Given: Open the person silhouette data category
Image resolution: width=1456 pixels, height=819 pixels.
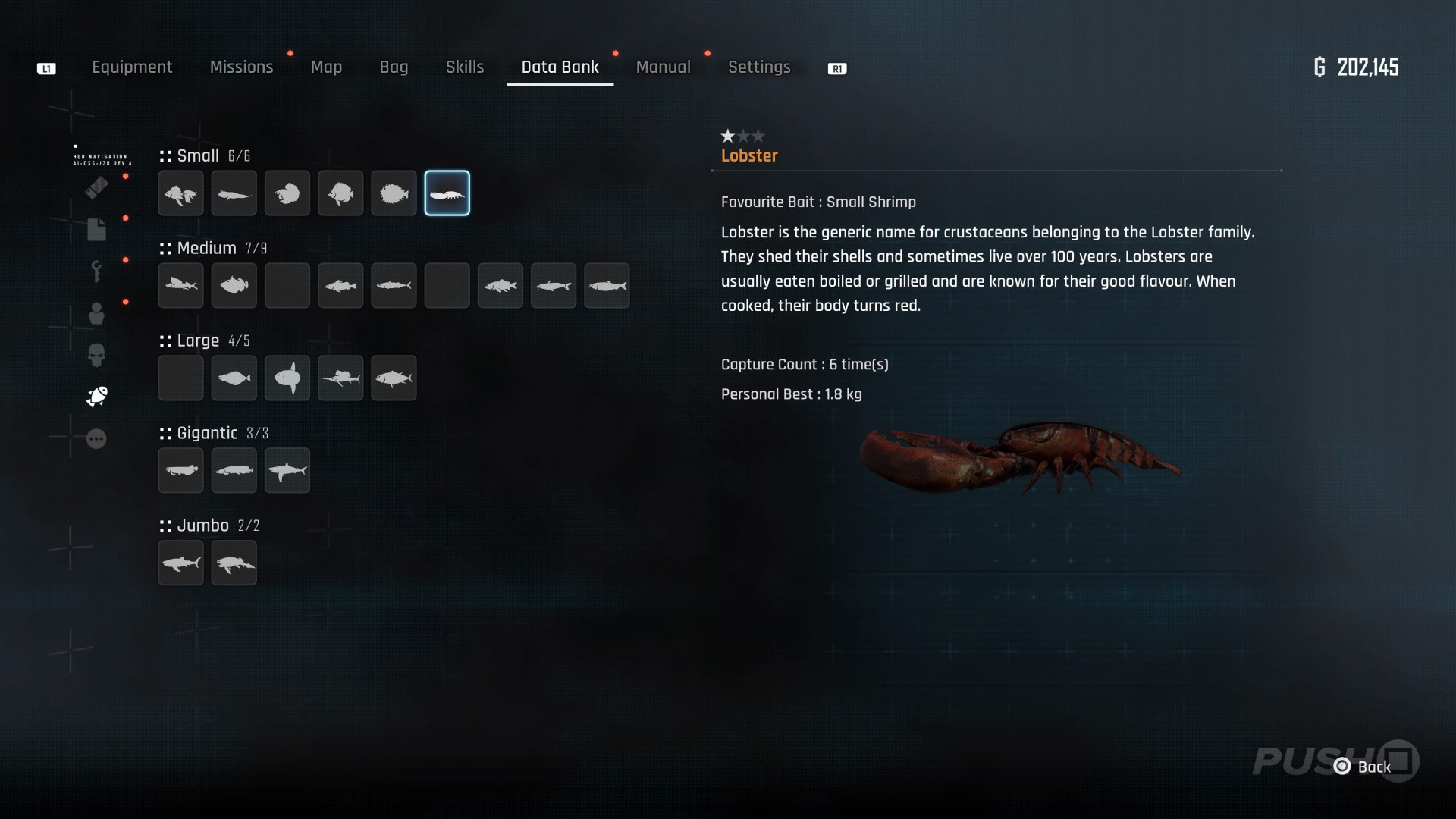Looking at the screenshot, I should (96, 313).
